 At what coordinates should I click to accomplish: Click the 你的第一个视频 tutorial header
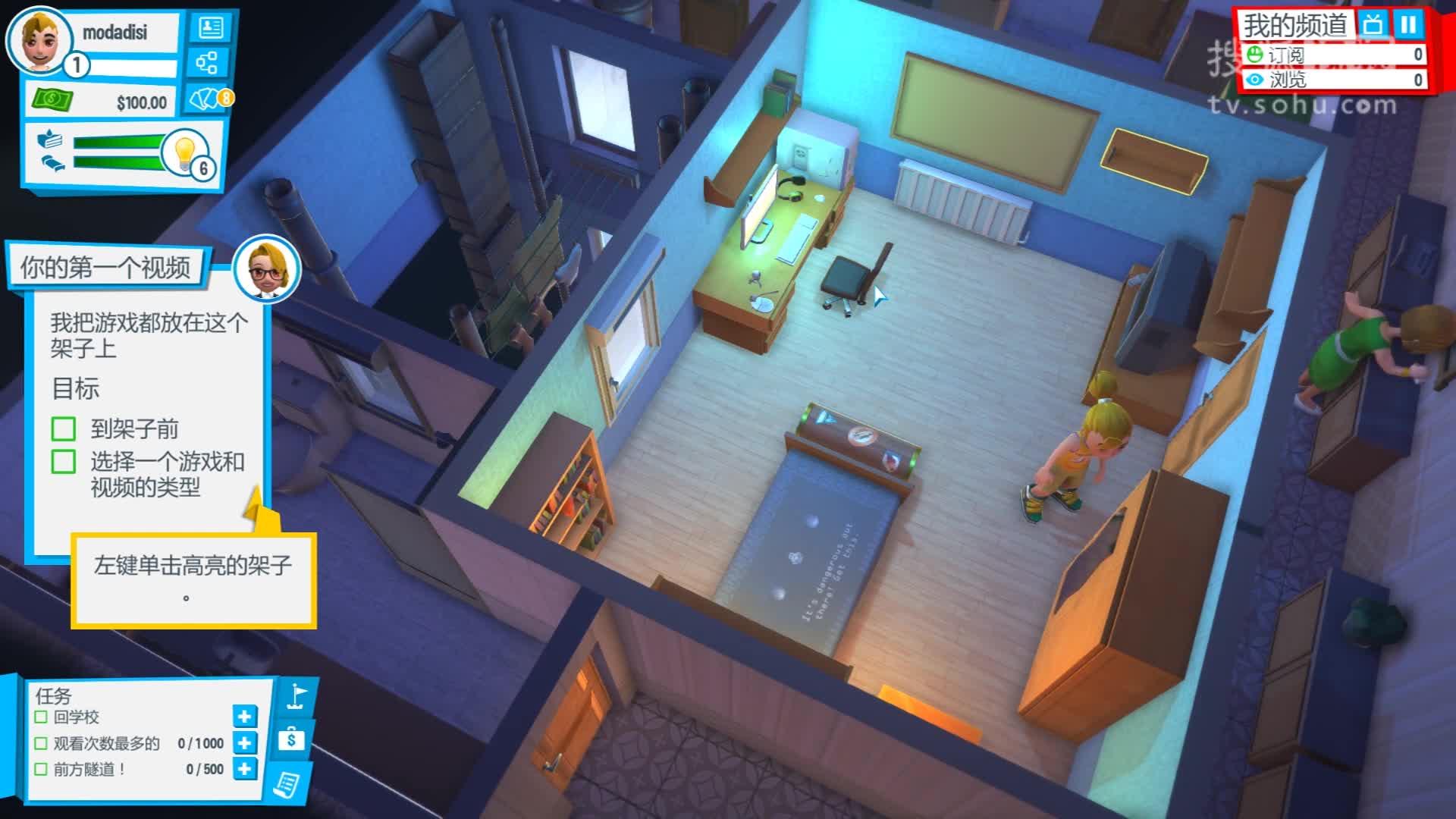point(106,268)
